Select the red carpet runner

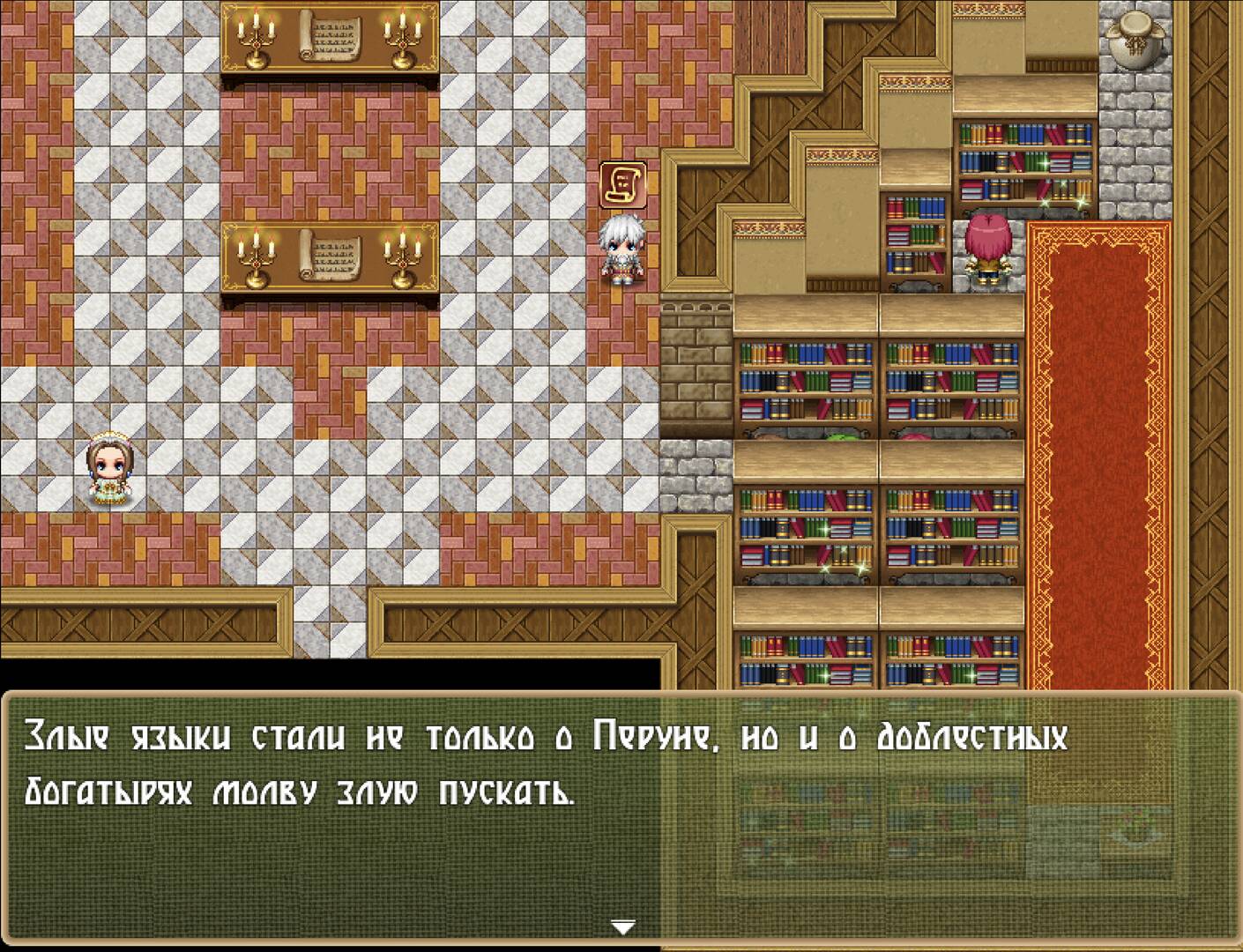[1093, 441]
